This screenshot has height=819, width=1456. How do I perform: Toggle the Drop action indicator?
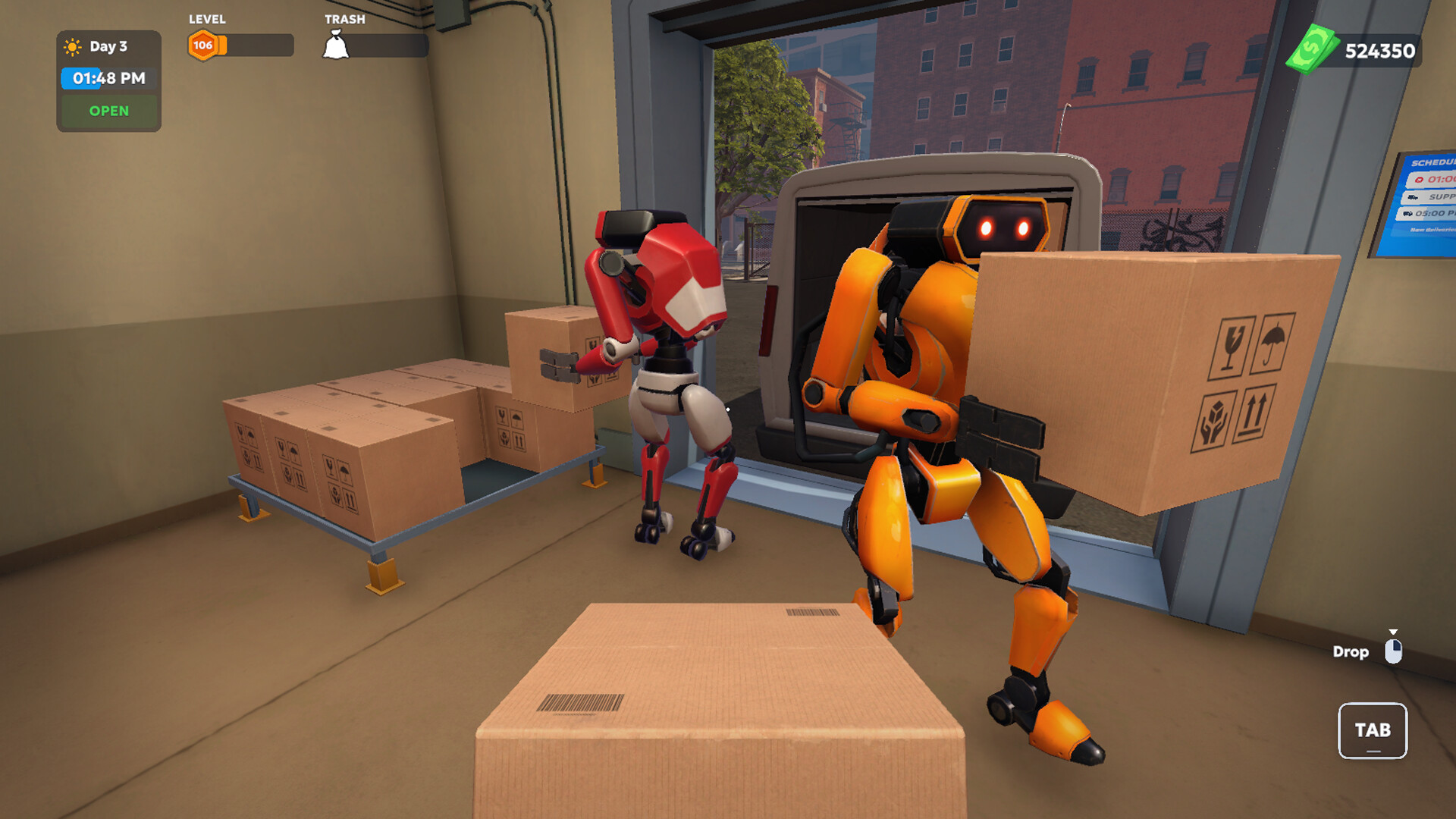(1351, 652)
